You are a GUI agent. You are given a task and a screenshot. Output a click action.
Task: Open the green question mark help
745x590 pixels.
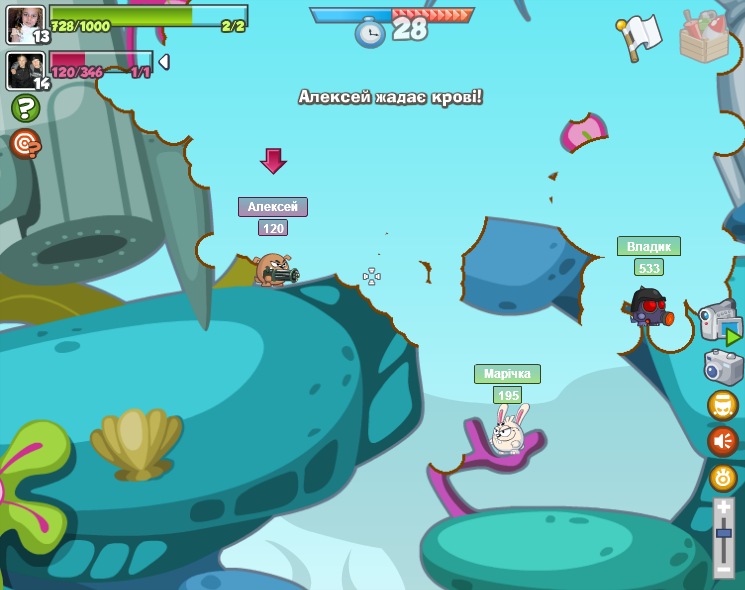[x=25, y=108]
